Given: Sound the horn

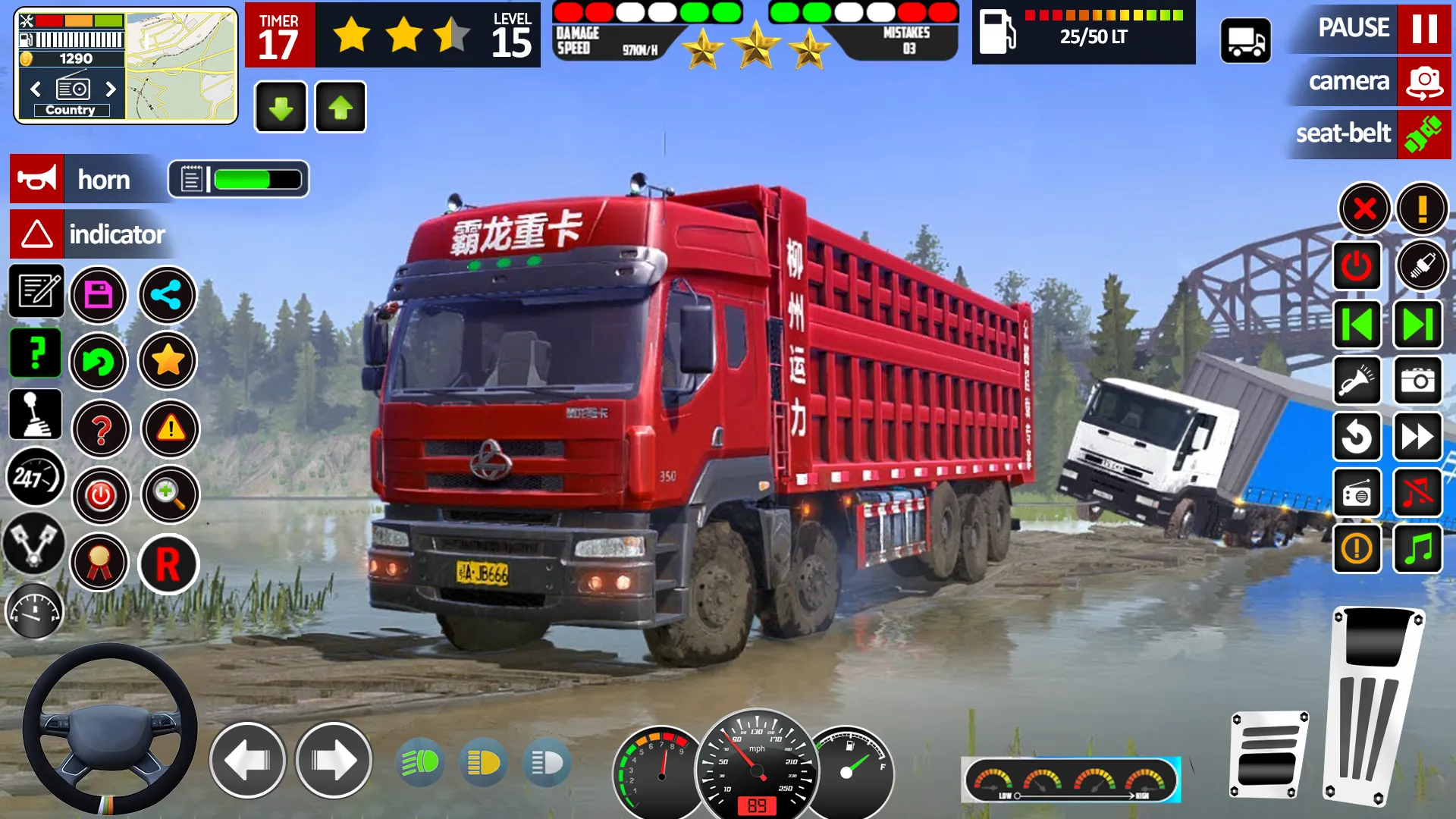Looking at the screenshot, I should (37, 180).
